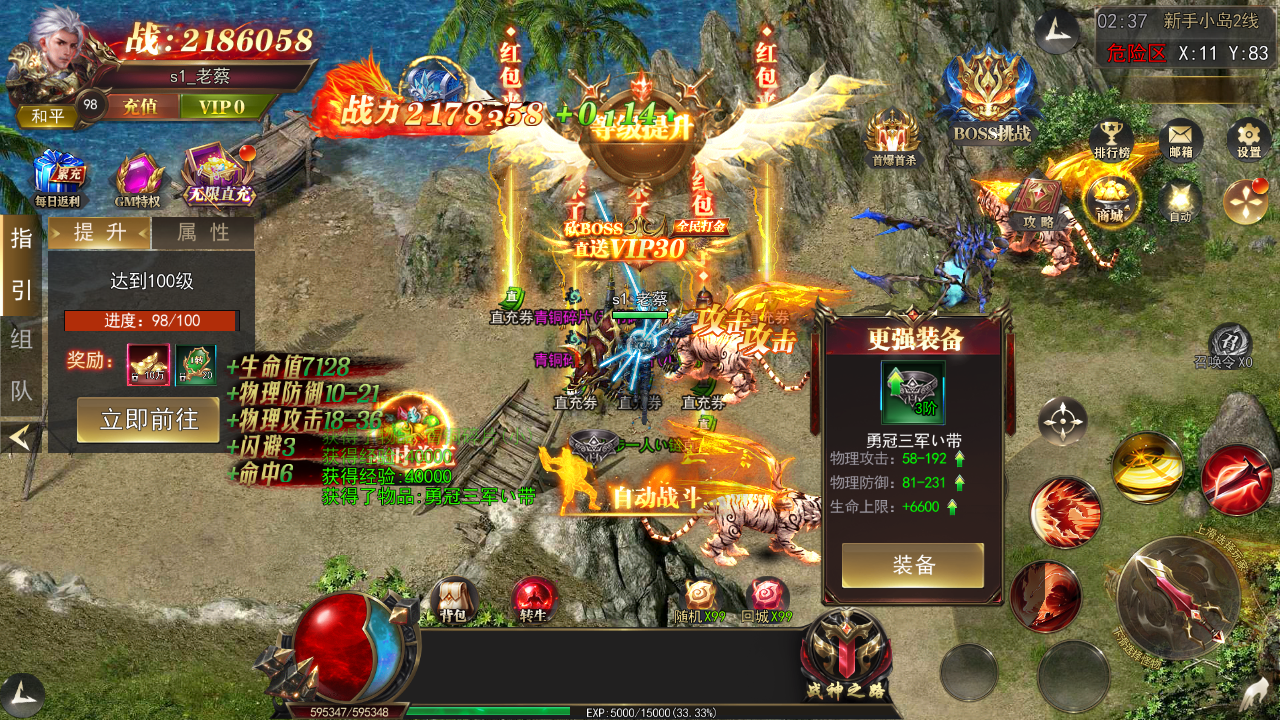Open the 转生 rebirth menu
Screen dimensions: 1280x720
point(534,600)
